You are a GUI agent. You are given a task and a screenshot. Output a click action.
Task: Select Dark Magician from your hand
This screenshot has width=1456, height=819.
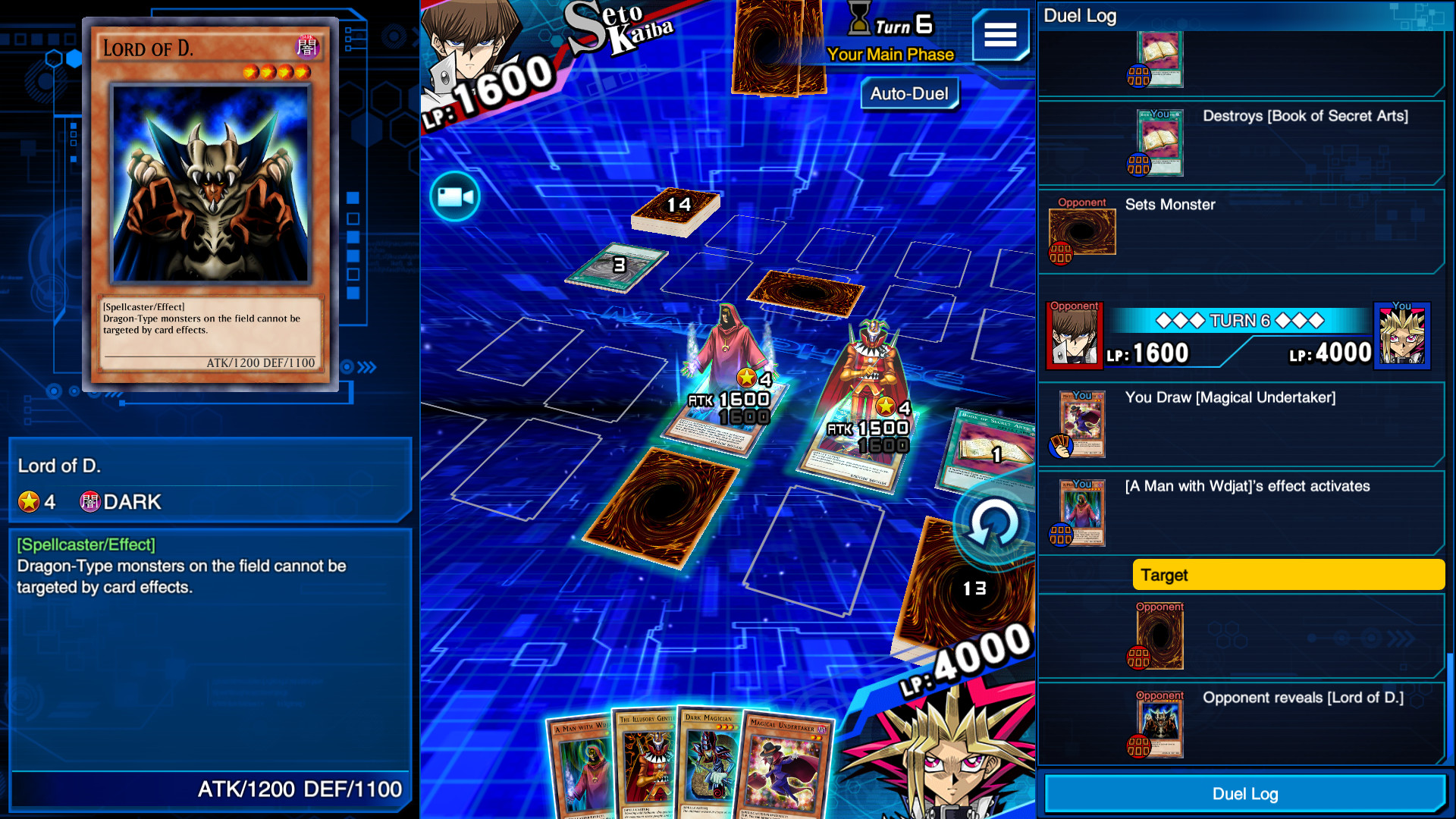pos(708,766)
